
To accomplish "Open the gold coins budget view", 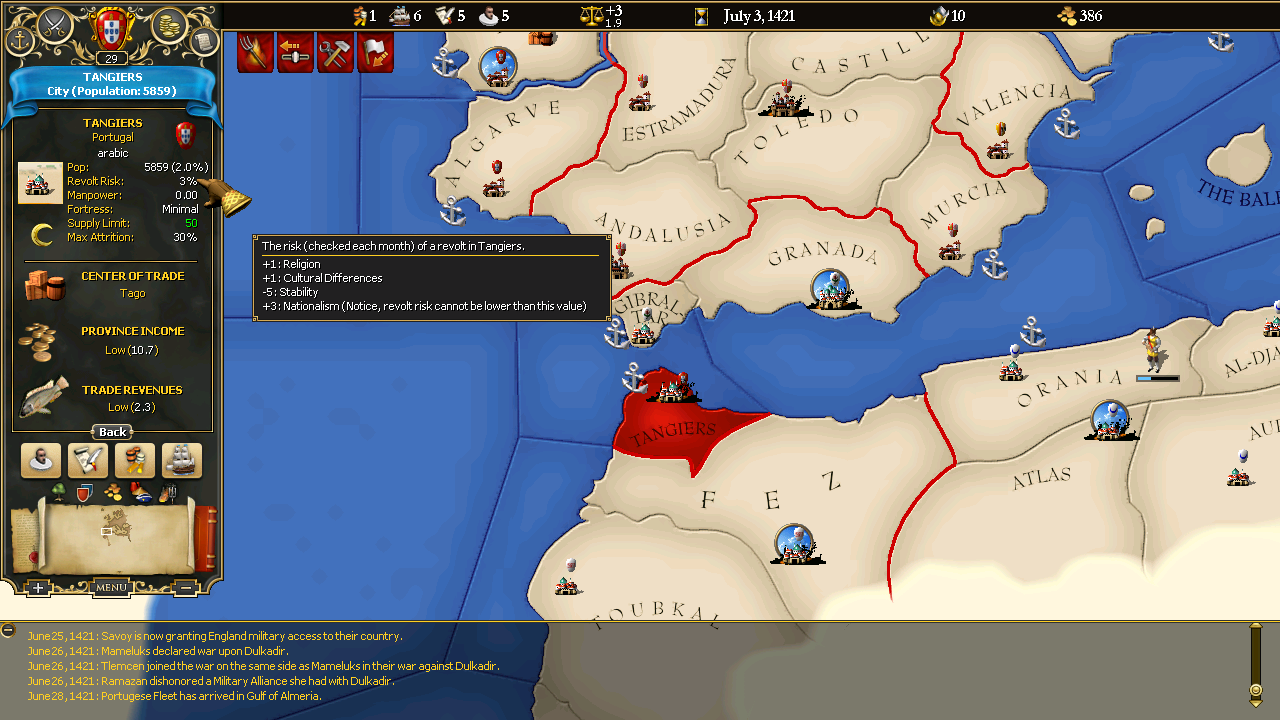I will click(x=170, y=24).
